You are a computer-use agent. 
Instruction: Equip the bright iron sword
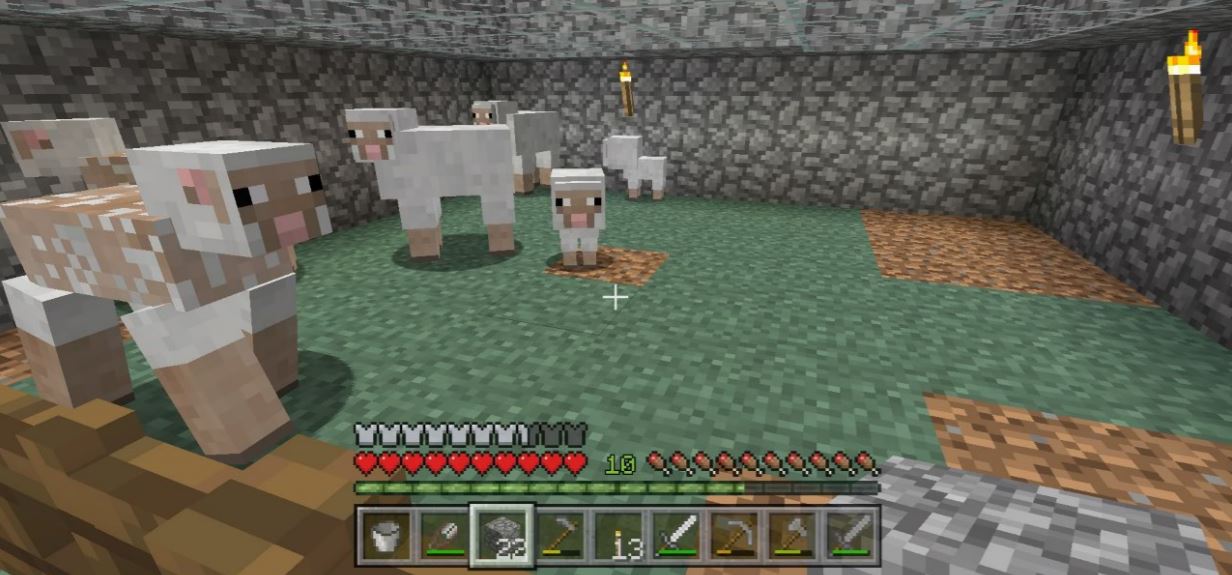tap(676, 535)
